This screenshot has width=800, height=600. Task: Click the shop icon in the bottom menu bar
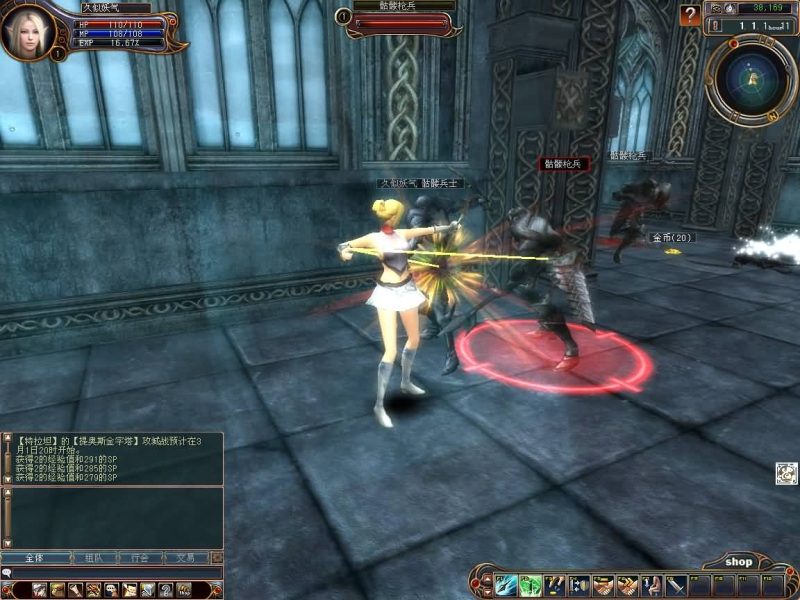tap(184, 590)
